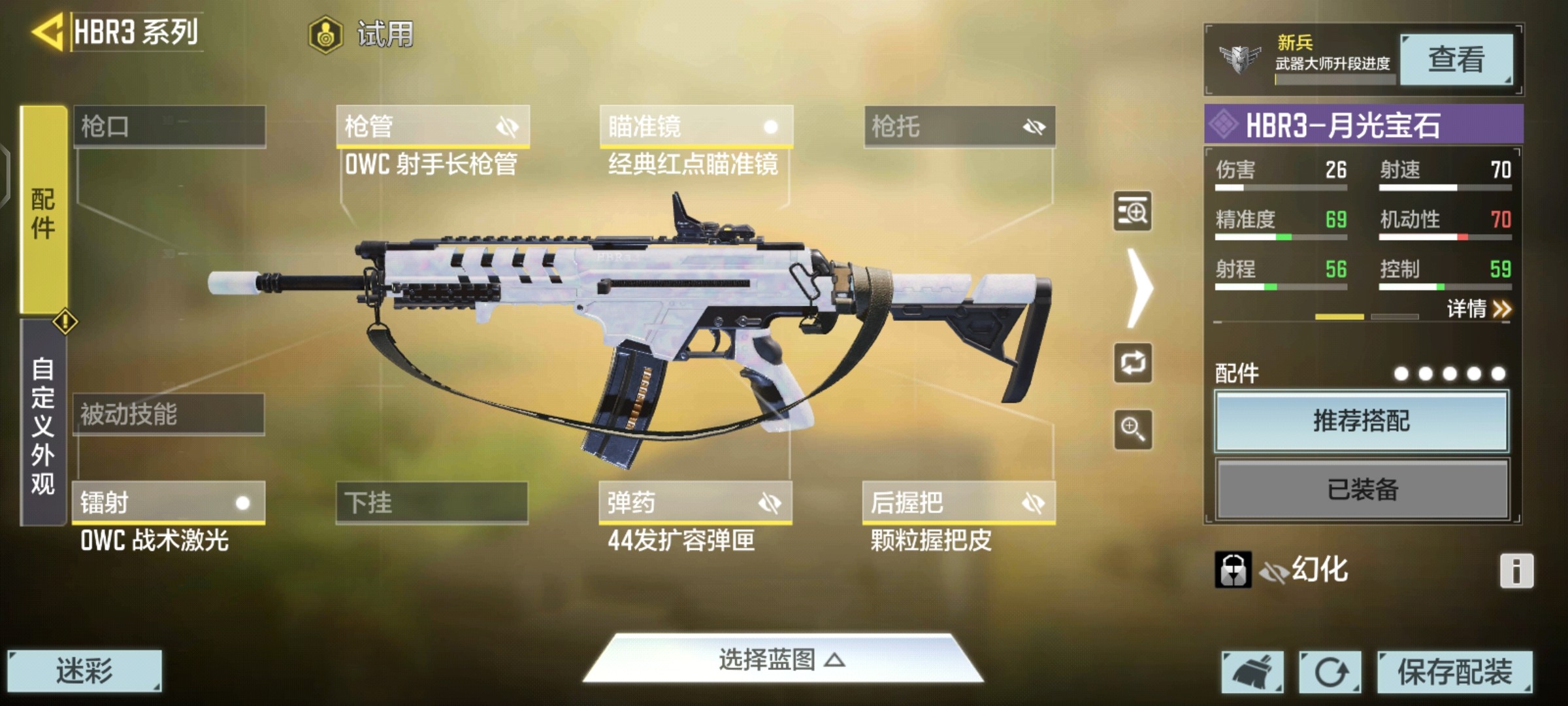Open the 幻化 info button

point(1516,571)
